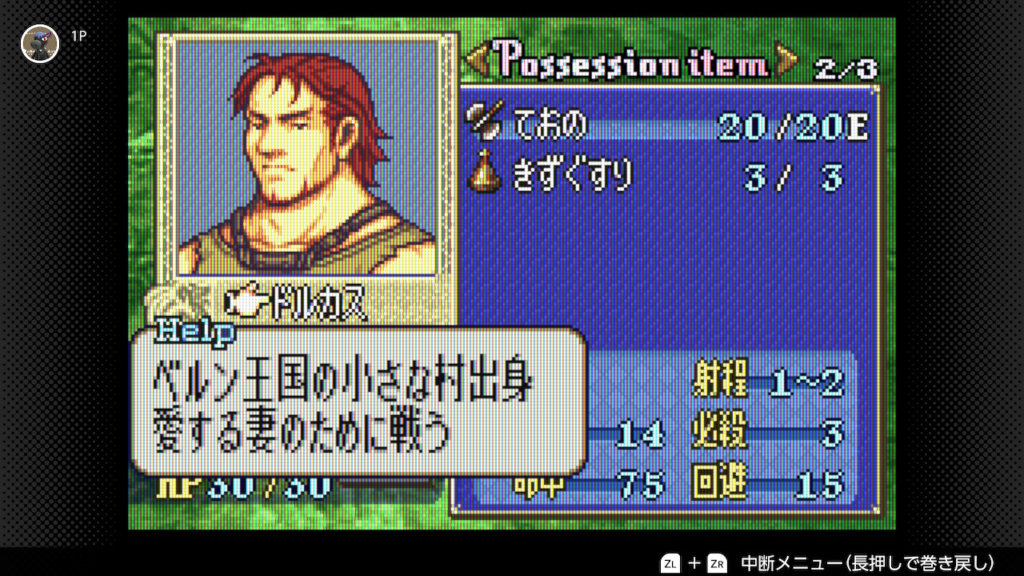The height and width of the screenshot is (576, 1024).
Task: Go to the previous page with left arrow
Action: click(x=477, y=65)
